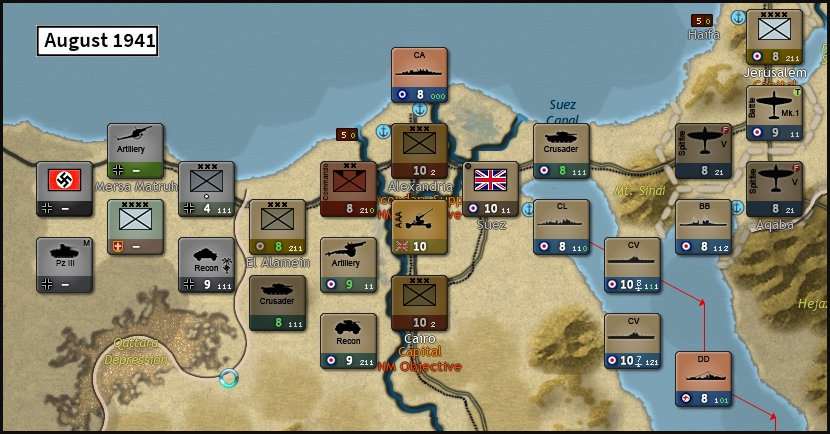Select the infantry corps at Cairo
The height and width of the screenshot is (434, 830).
pos(419,303)
